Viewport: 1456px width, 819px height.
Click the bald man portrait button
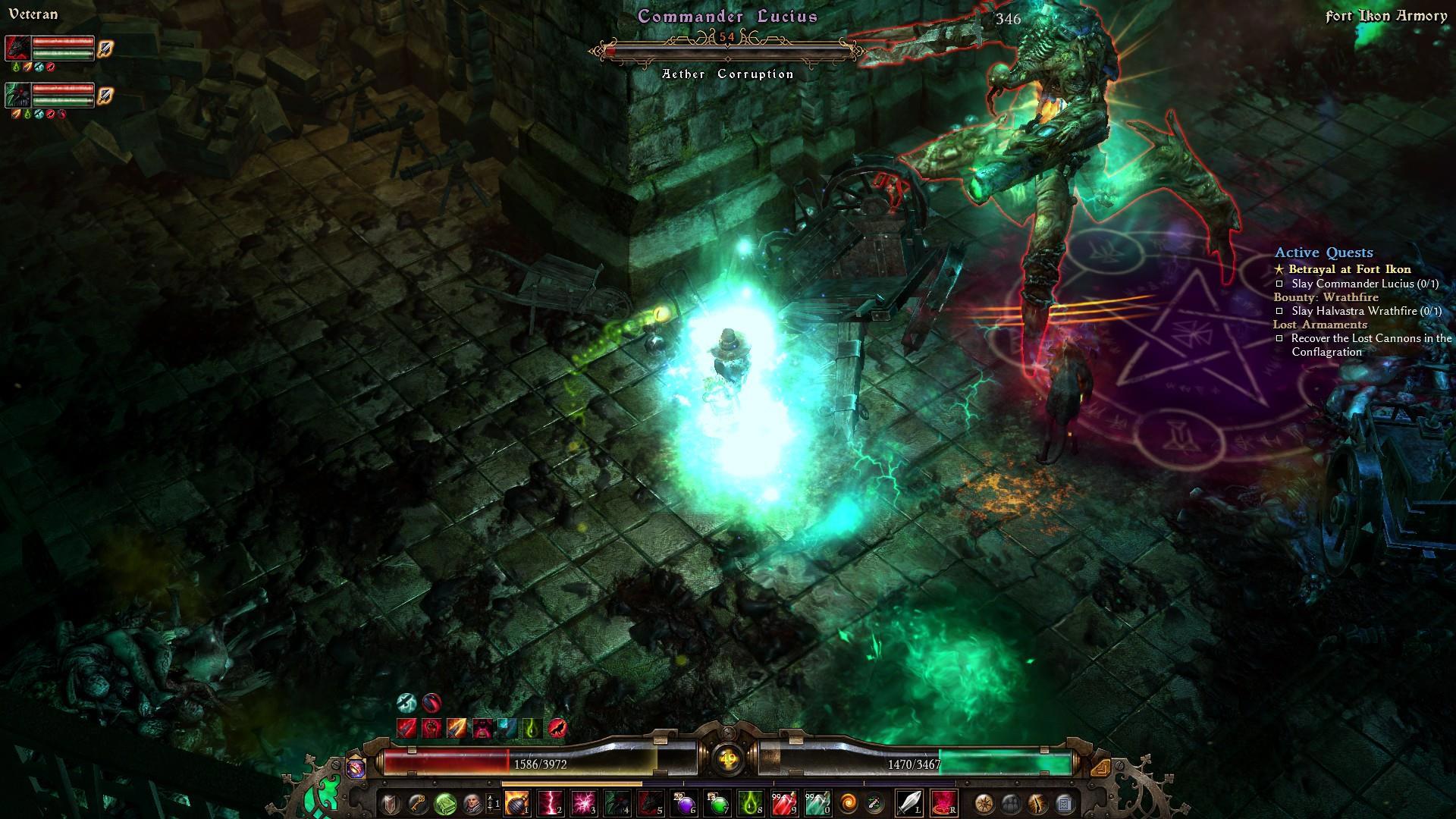point(472,803)
